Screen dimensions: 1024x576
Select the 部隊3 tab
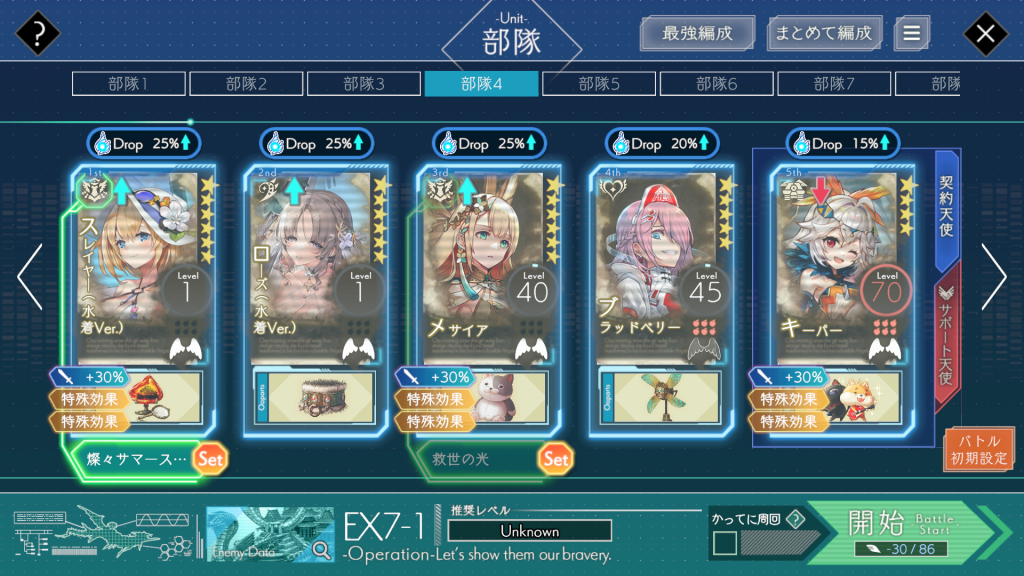[364, 84]
